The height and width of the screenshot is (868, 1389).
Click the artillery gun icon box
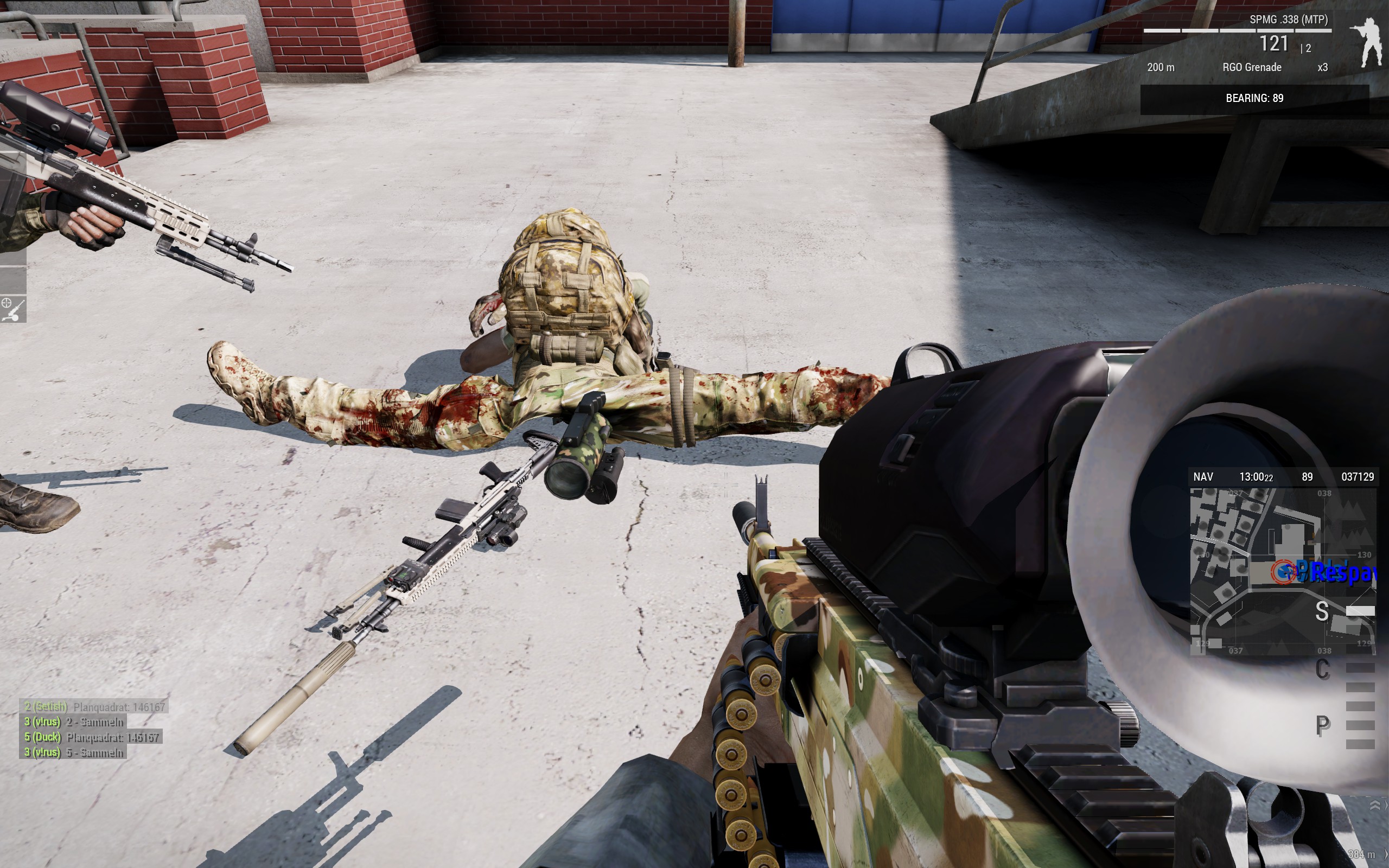[13, 310]
